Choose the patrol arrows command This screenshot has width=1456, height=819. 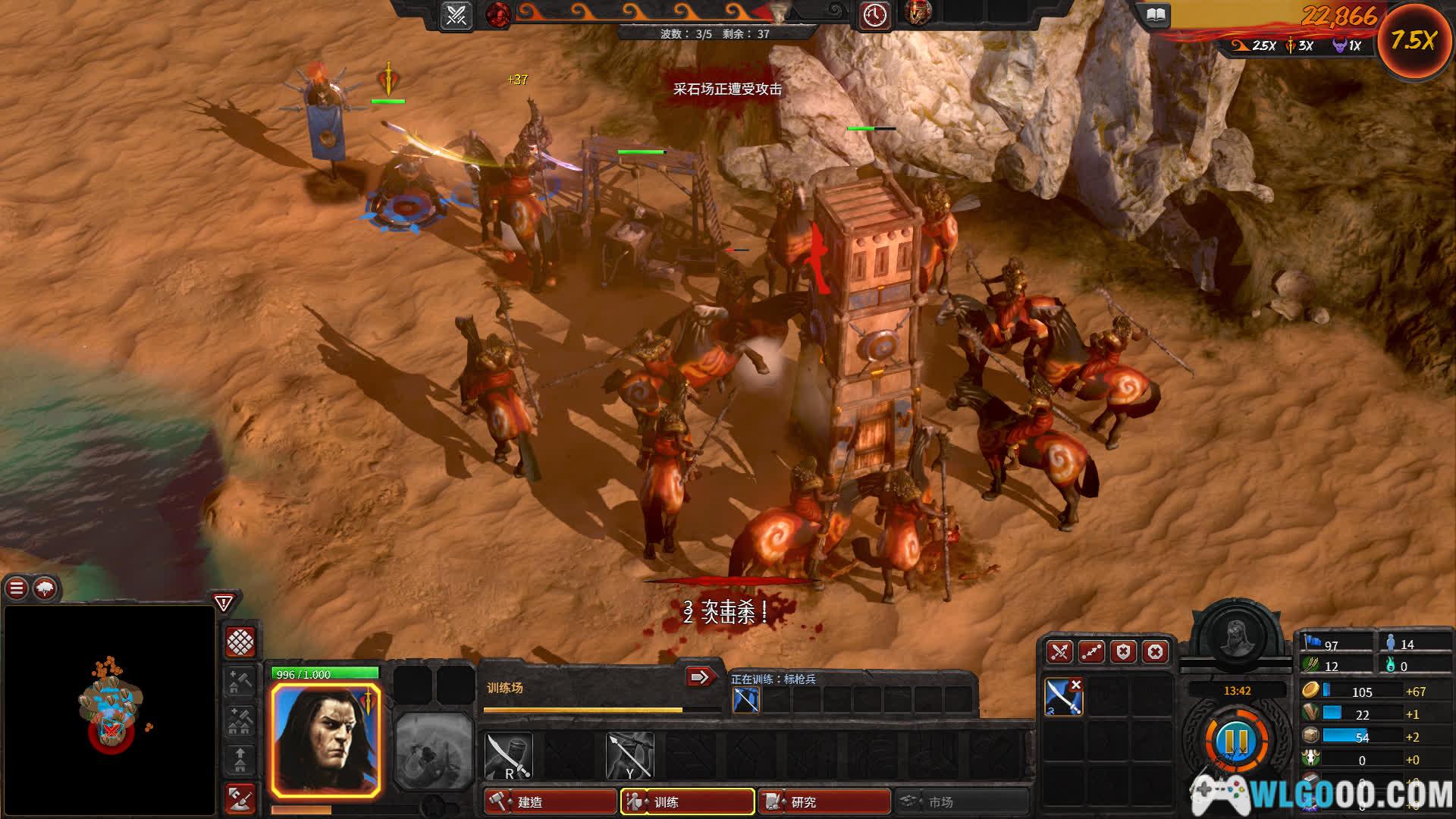[1091, 652]
